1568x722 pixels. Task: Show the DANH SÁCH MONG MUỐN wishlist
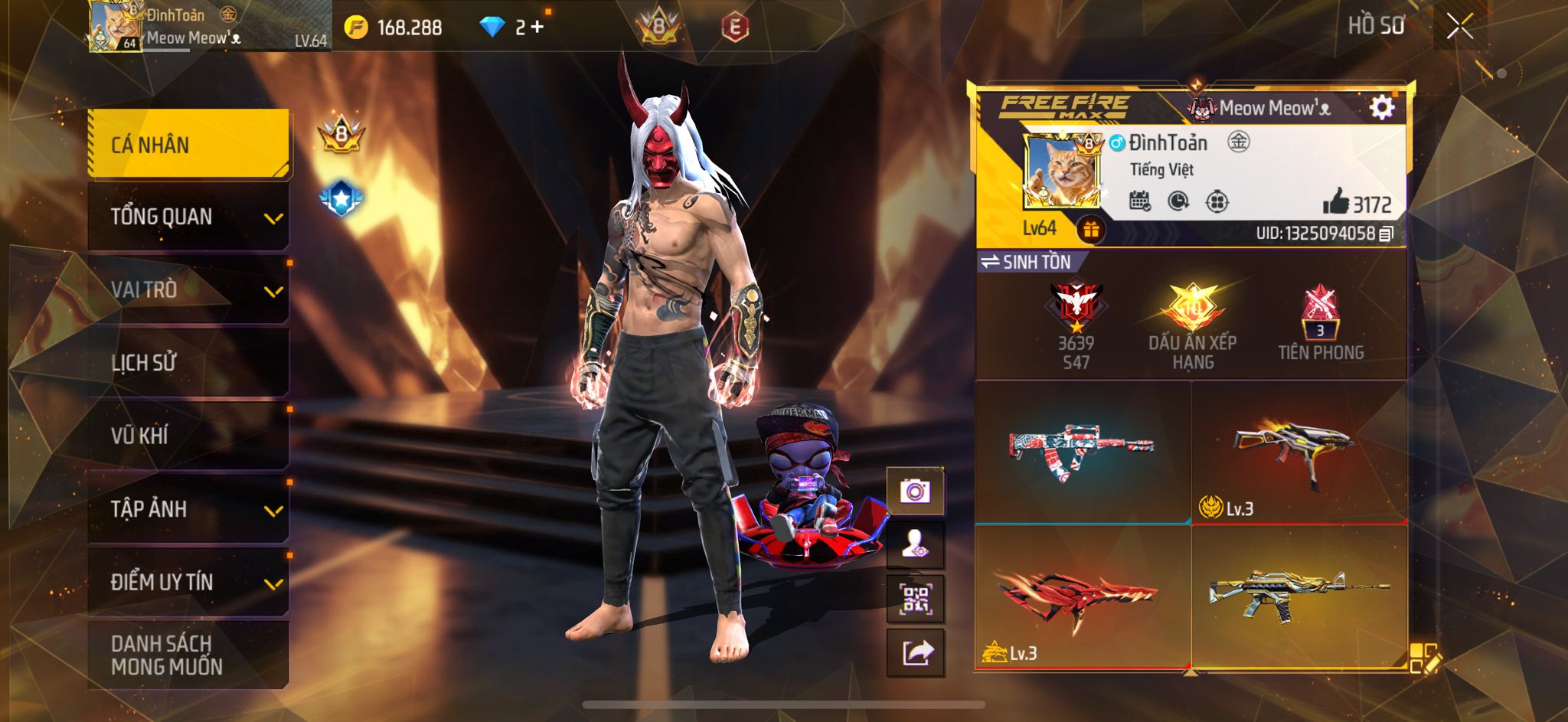coord(188,655)
